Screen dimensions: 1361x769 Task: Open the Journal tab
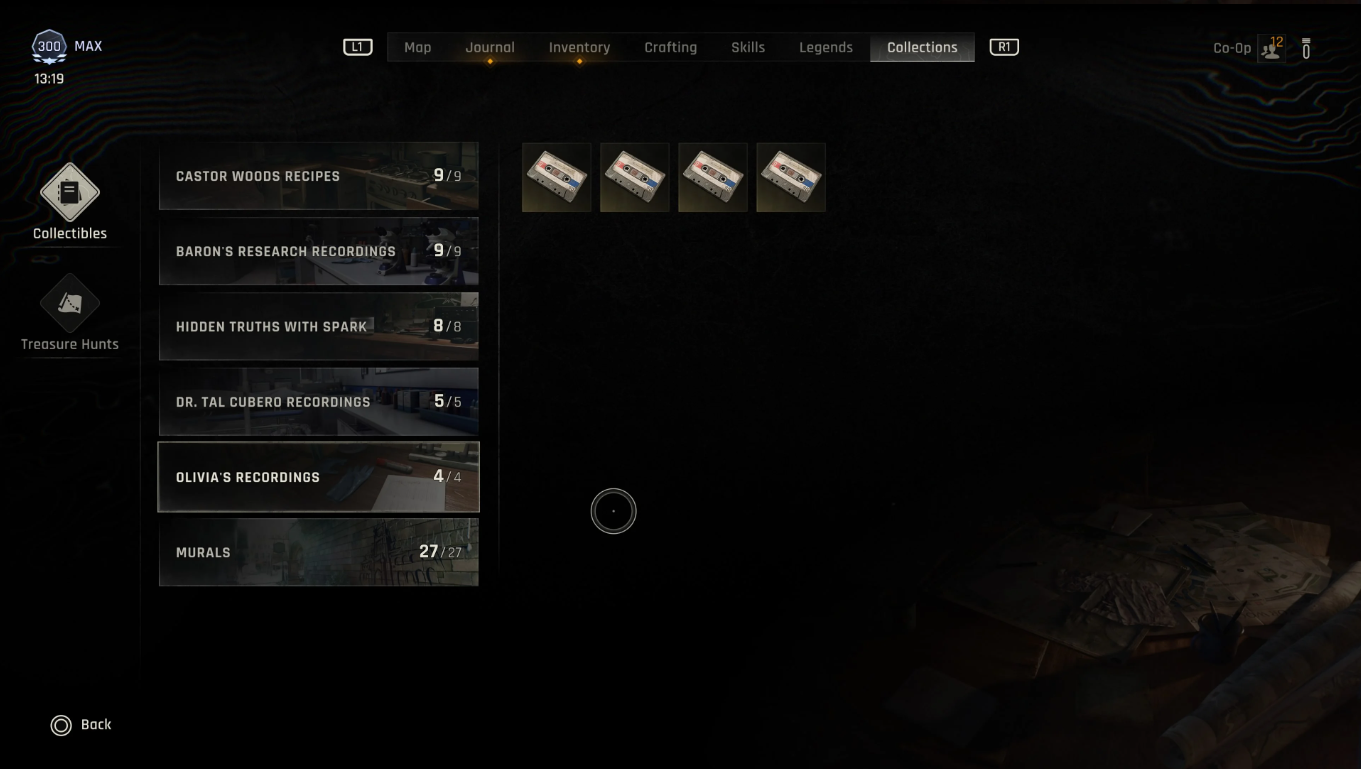[x=490, y=47]
